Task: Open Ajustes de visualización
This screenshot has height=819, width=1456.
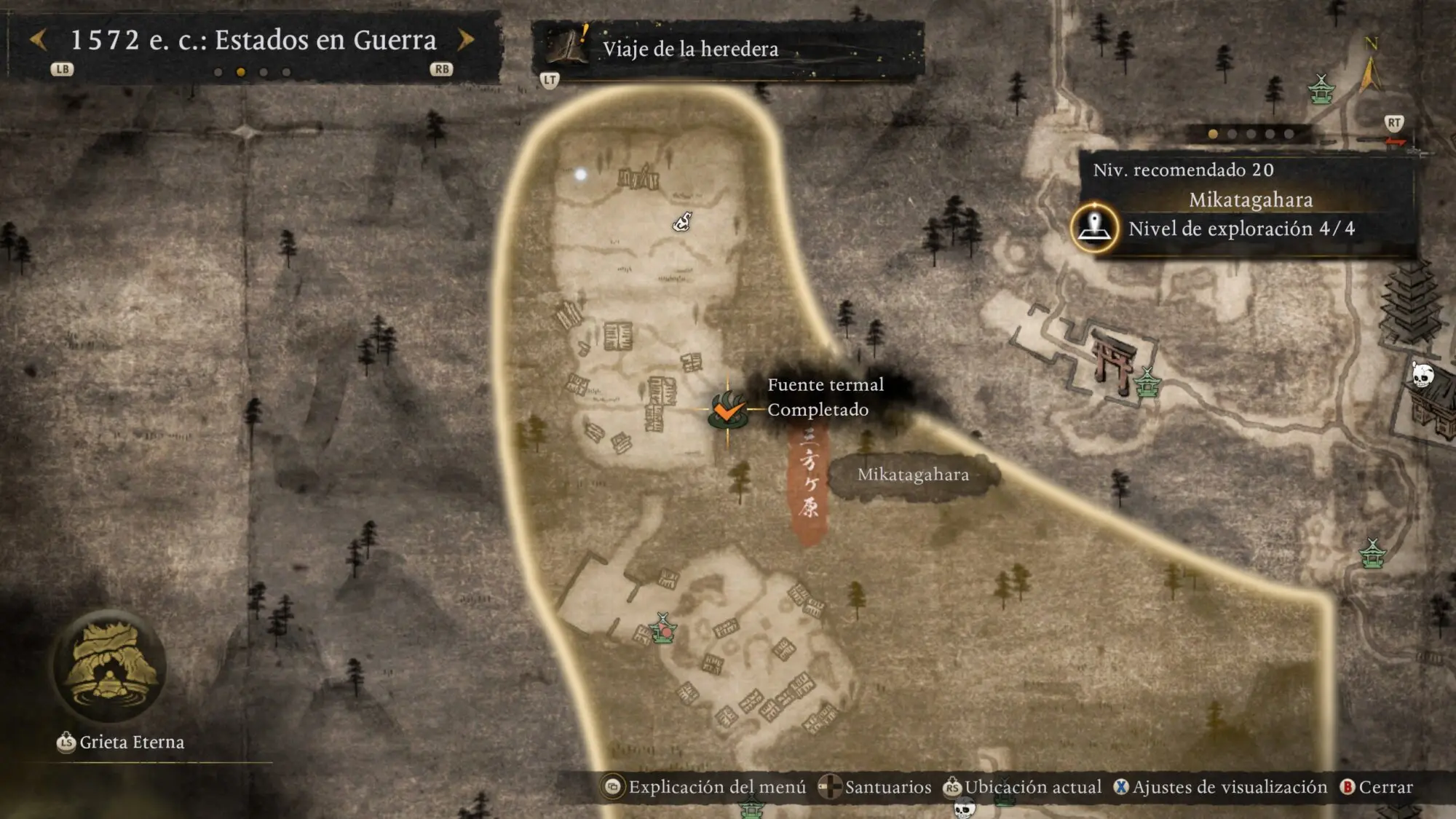Action: pyautogui.click(x=1220, y=787)
